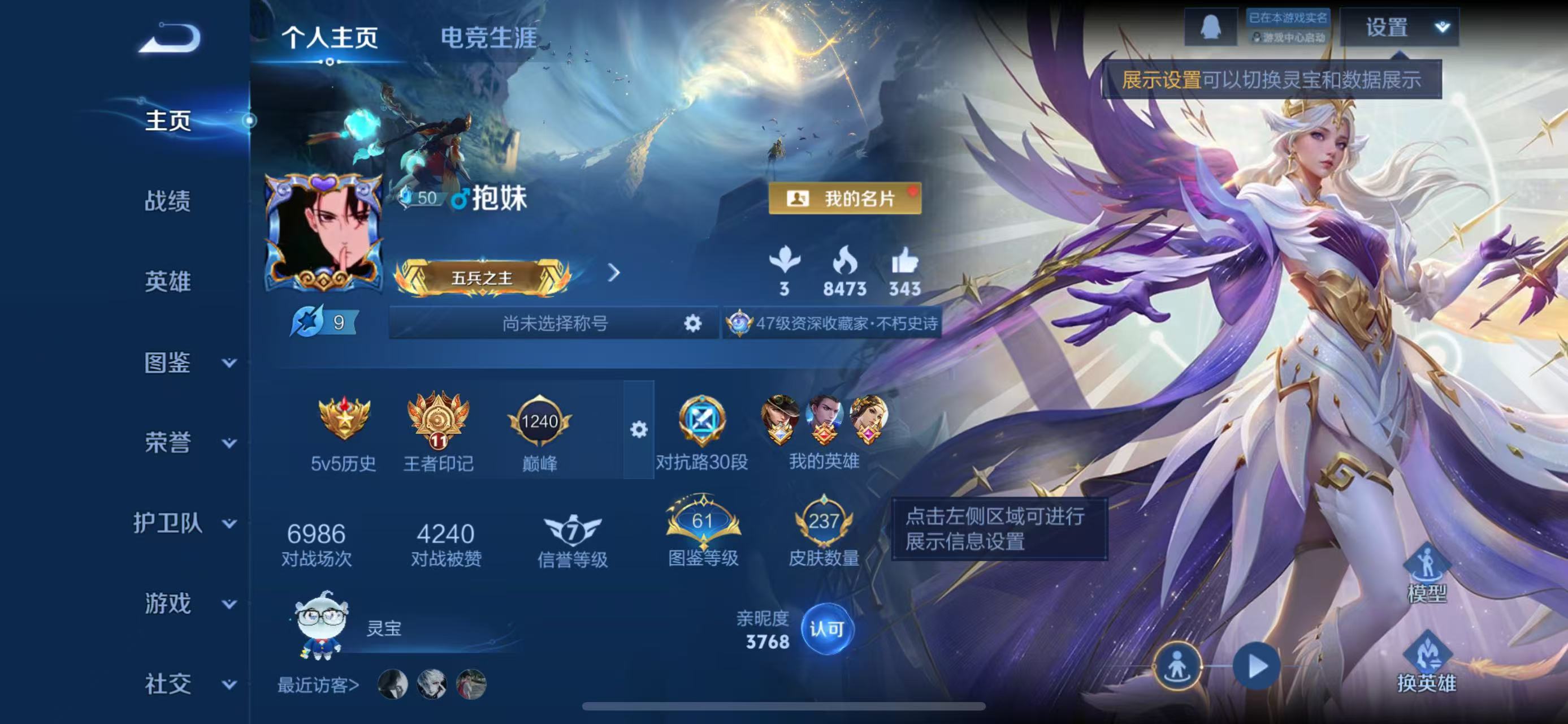This screenshot has height=724, width=1568.
Task: Open the gear next to 尚未选择称号
Action: 694,324
